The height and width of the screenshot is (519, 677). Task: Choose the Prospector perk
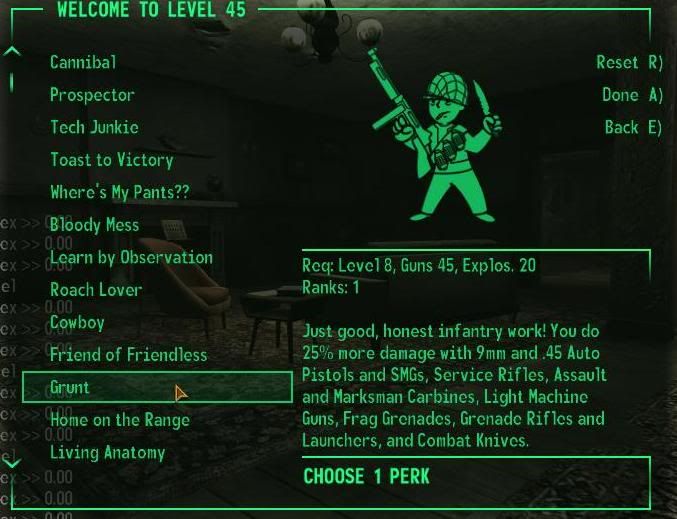pyautogui.click(x=92, y=95)
